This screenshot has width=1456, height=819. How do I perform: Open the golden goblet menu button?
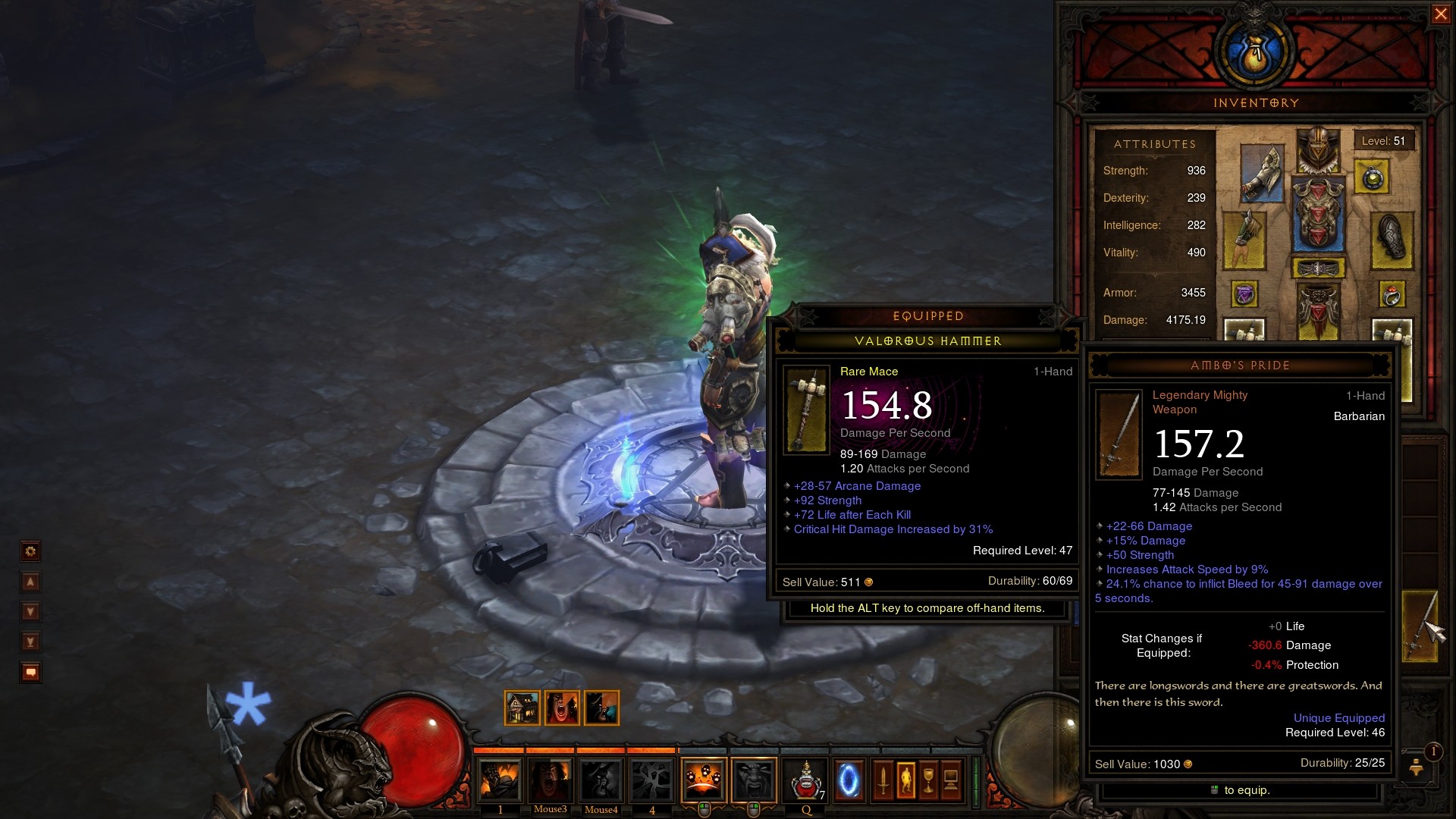tap(928, 780)
